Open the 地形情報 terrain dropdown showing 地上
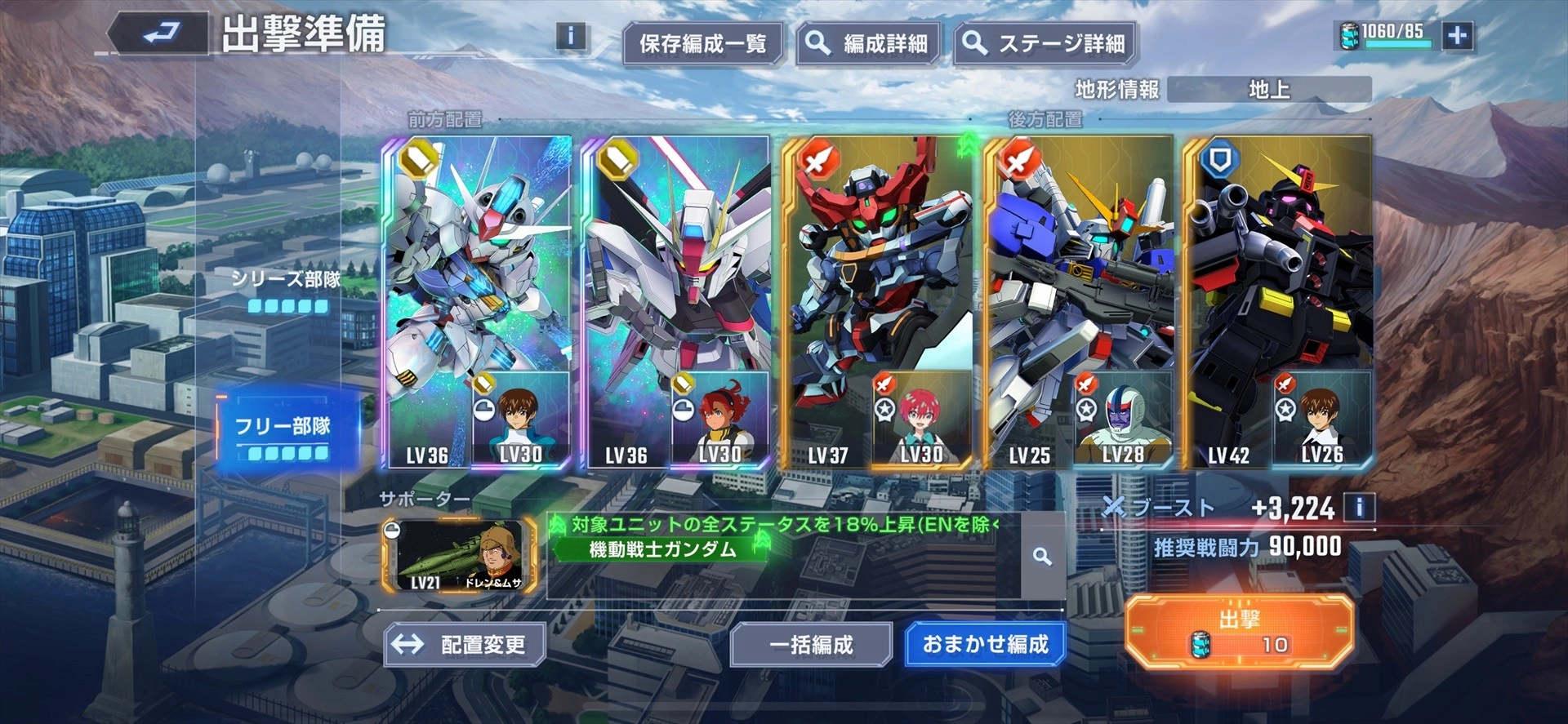The height and width of the screenshot is (724, 1568). point(1271,90)
